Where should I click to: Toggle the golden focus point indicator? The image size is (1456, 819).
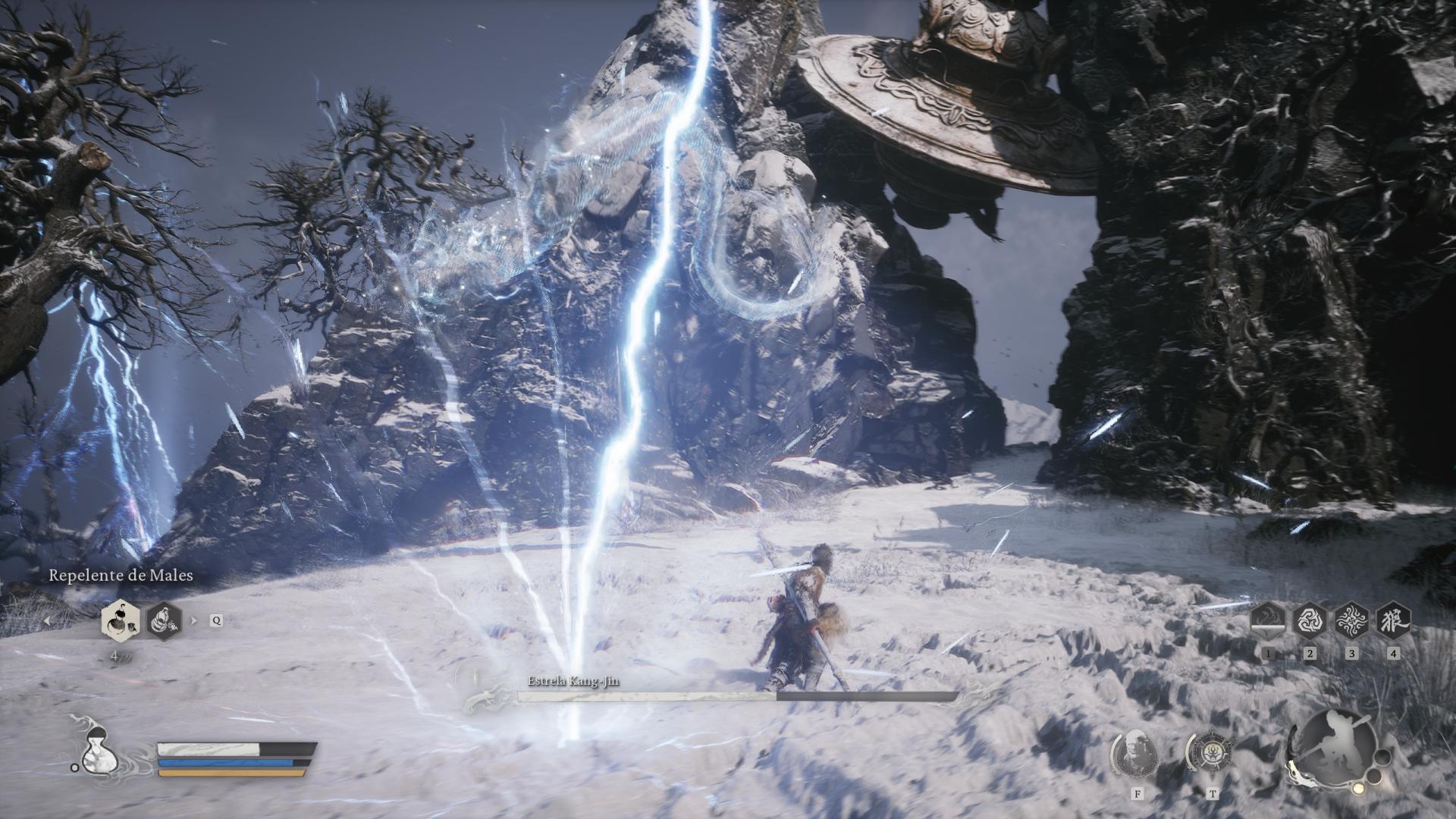1358,789
